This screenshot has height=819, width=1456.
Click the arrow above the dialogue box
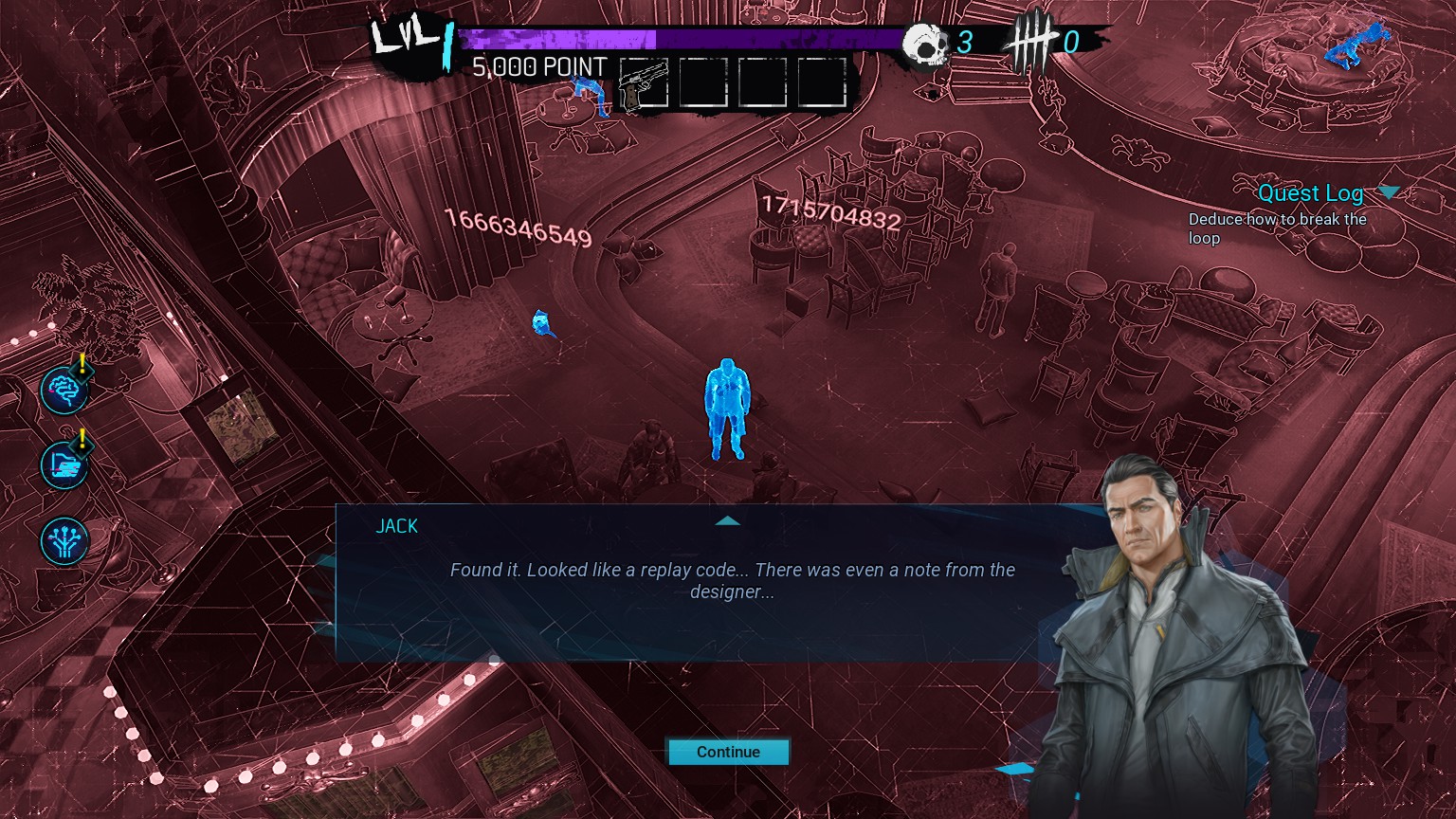tap(727, 520)
